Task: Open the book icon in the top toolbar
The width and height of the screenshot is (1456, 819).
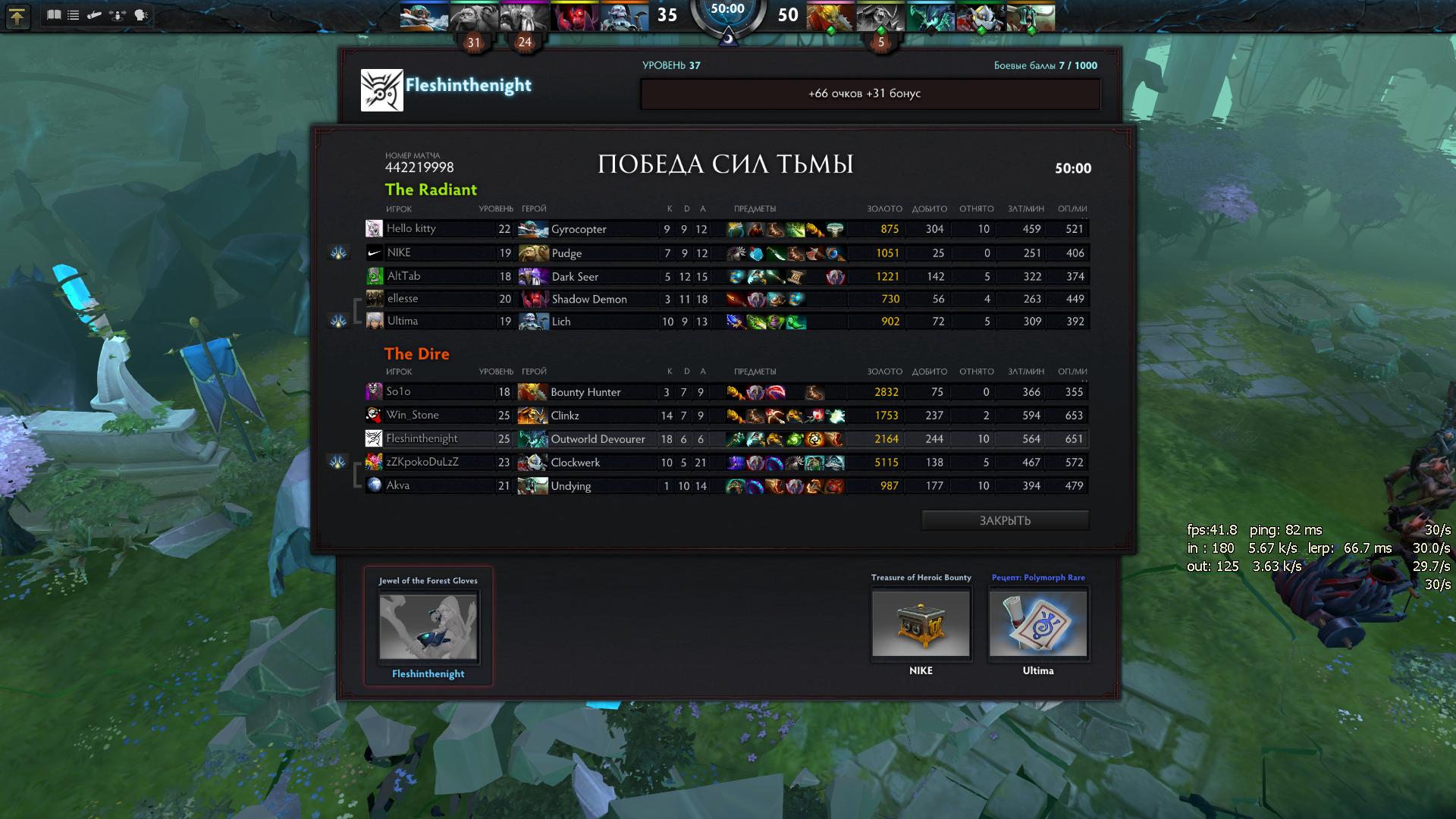Action: [54, 14]
